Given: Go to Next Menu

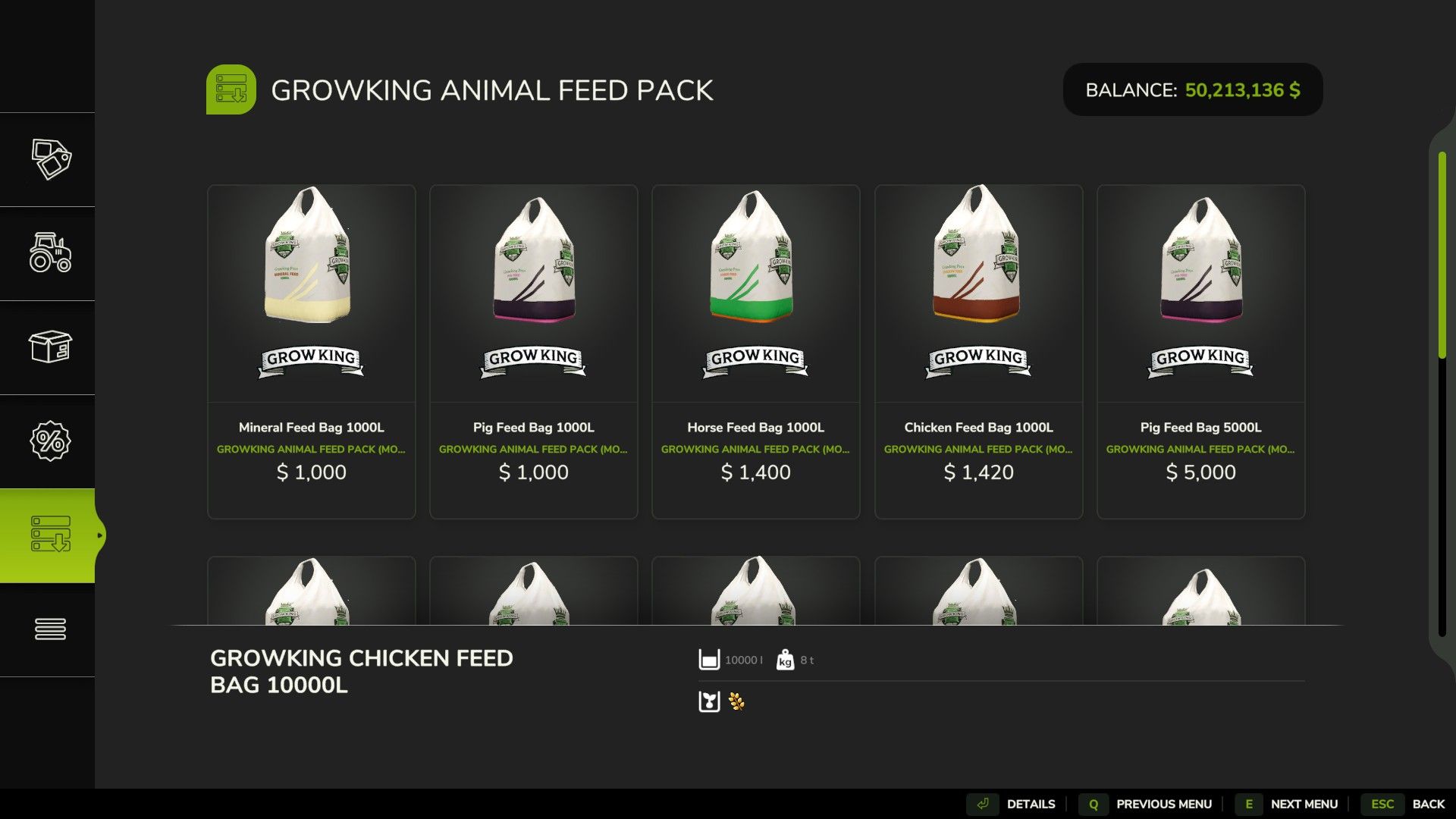Looking at the screenshot, I should click(x=1289, y=804).
